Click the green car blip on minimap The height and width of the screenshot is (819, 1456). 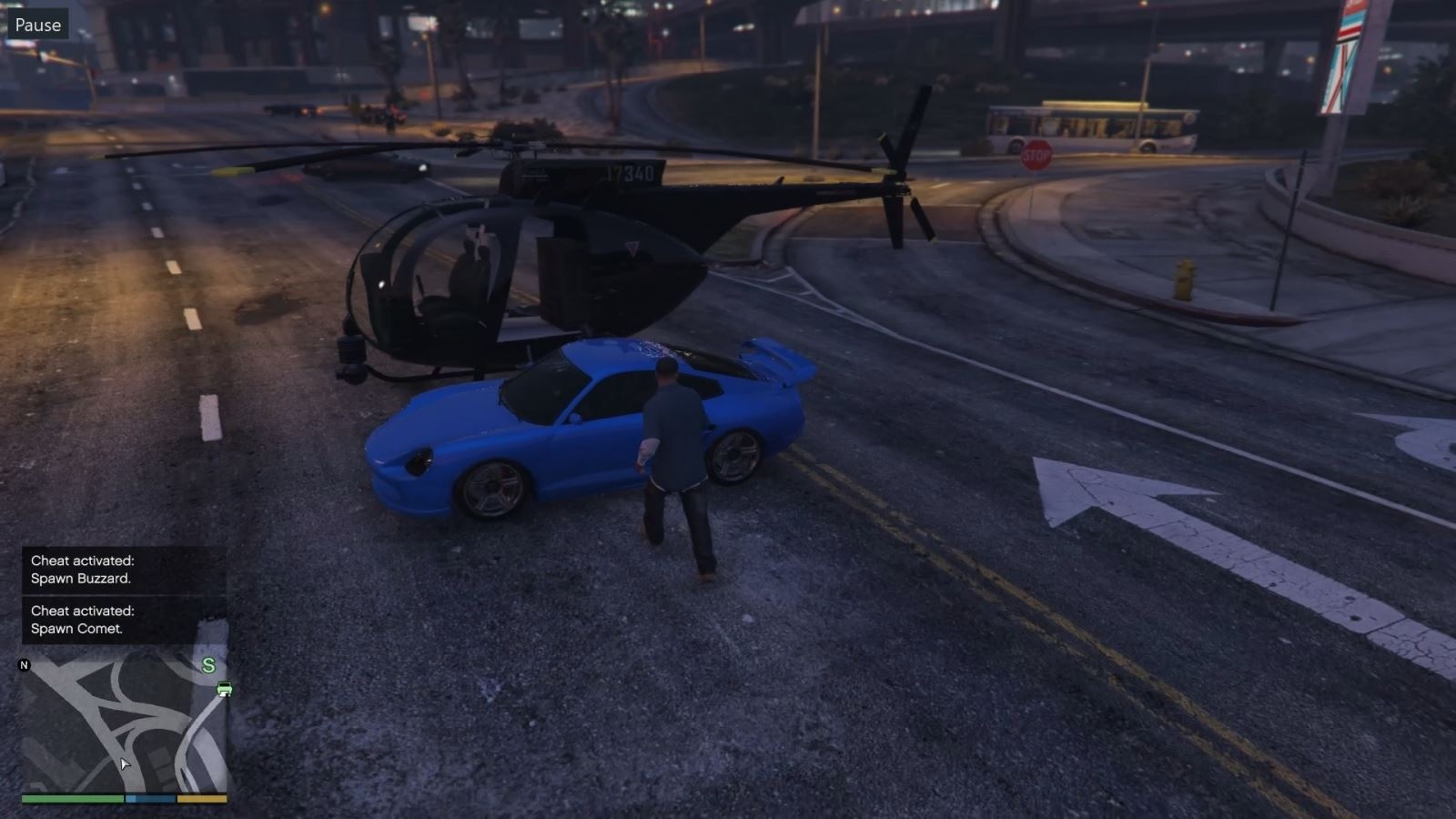(224, 689)
